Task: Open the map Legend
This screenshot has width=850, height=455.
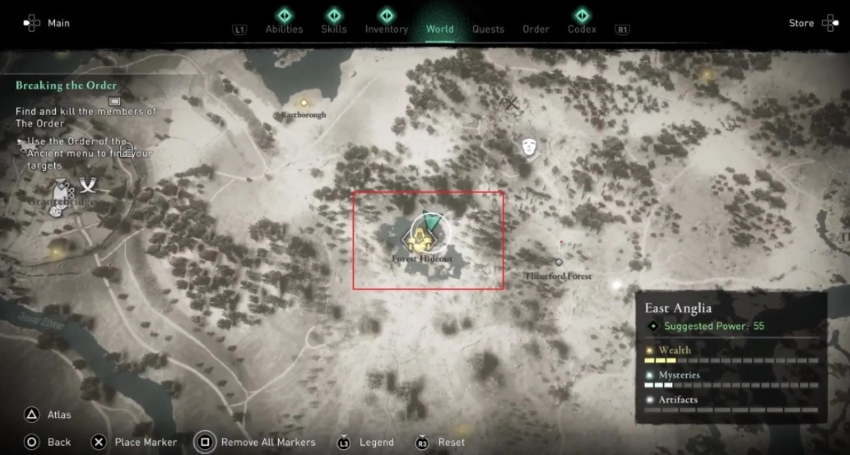Action: 378,442
